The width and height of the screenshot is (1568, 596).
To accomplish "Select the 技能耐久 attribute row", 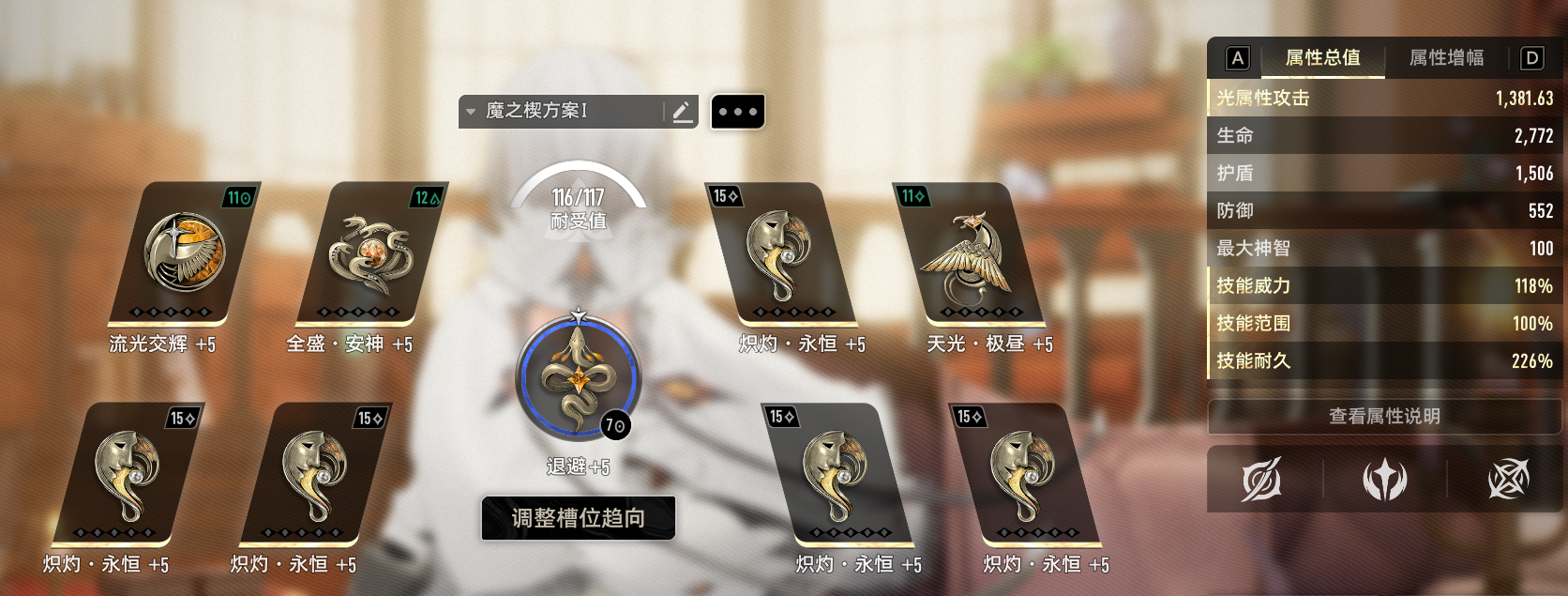I will [x=1384, y=361].
